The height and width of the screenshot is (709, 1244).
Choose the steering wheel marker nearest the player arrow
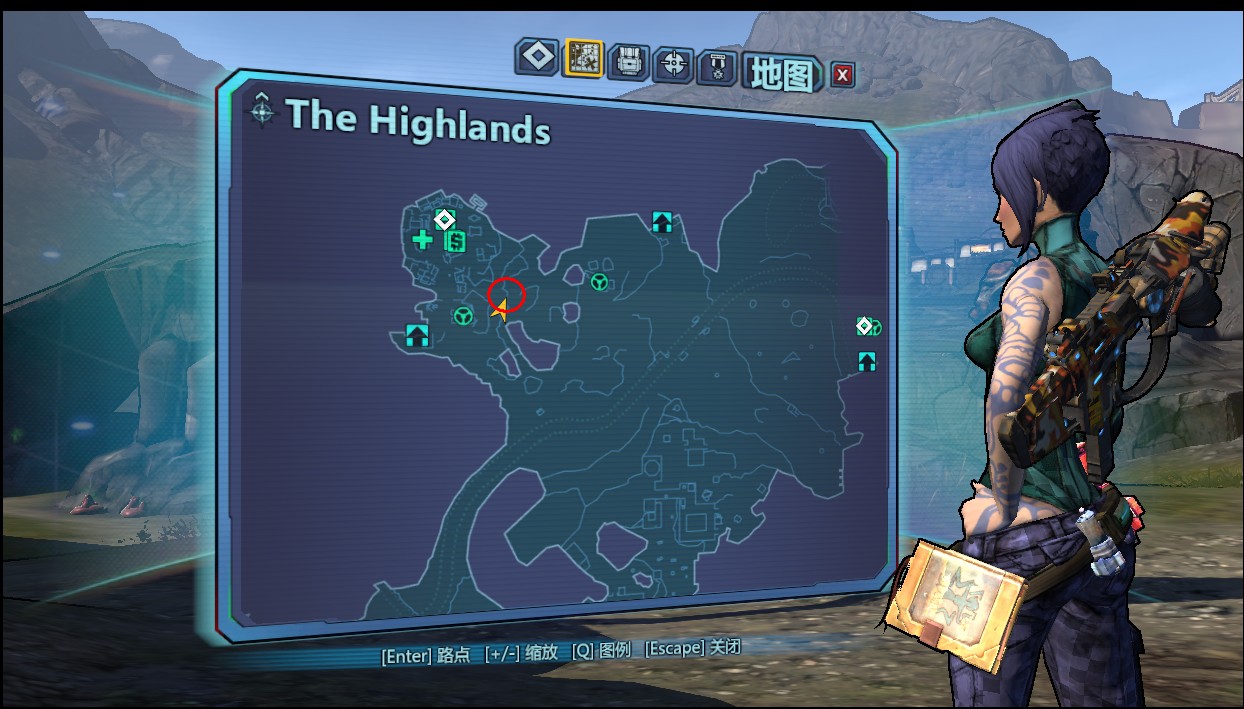(x=462, y=316)
